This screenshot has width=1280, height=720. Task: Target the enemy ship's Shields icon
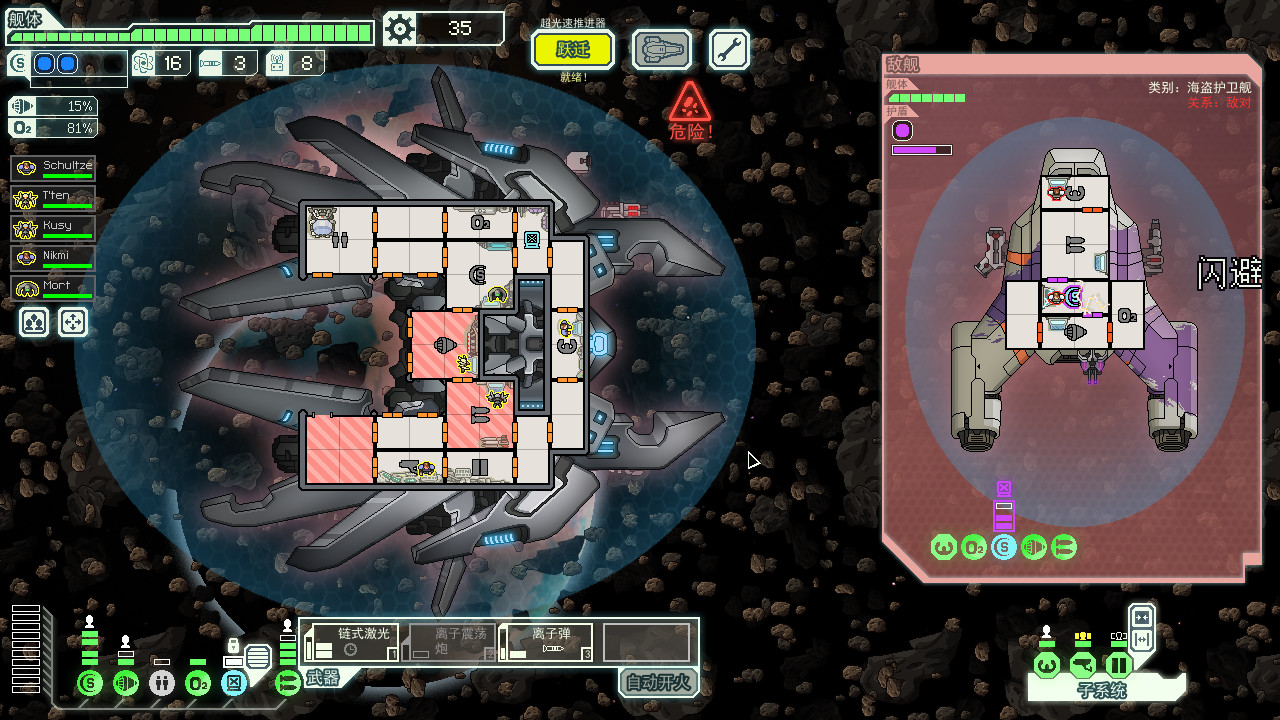click(x=1003, y=547)
